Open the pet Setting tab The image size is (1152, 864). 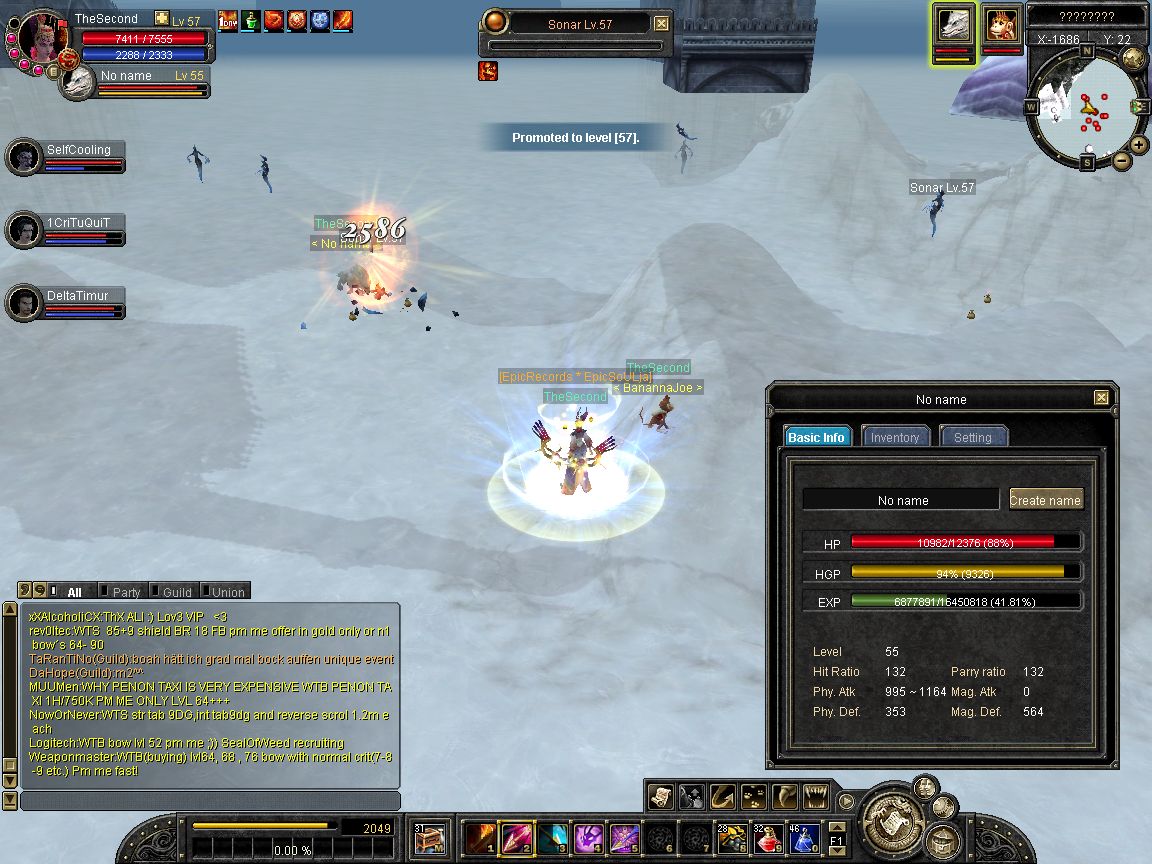coord(972,437)
